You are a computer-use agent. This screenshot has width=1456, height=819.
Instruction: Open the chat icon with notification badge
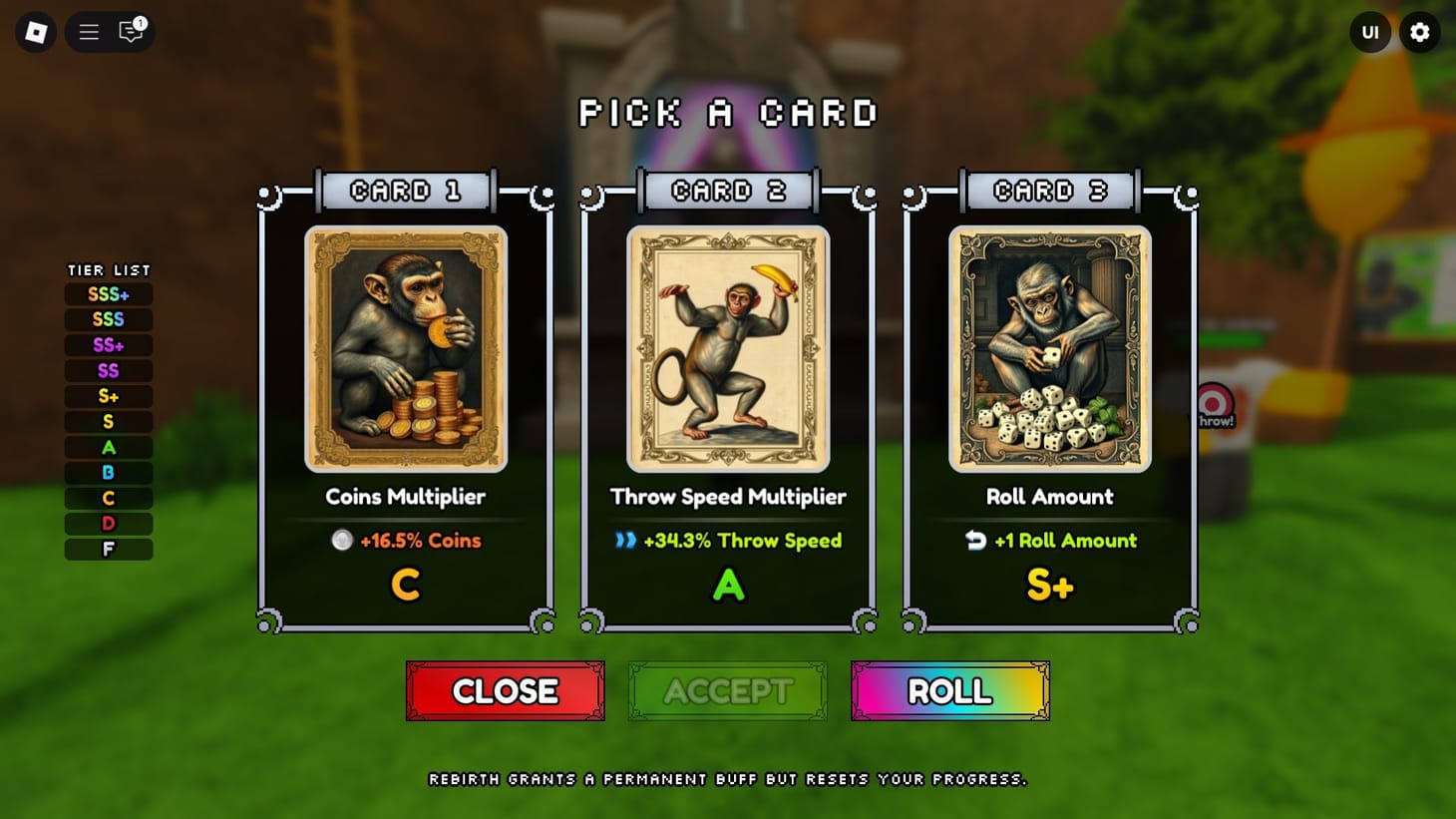click(x=129, y=33)
